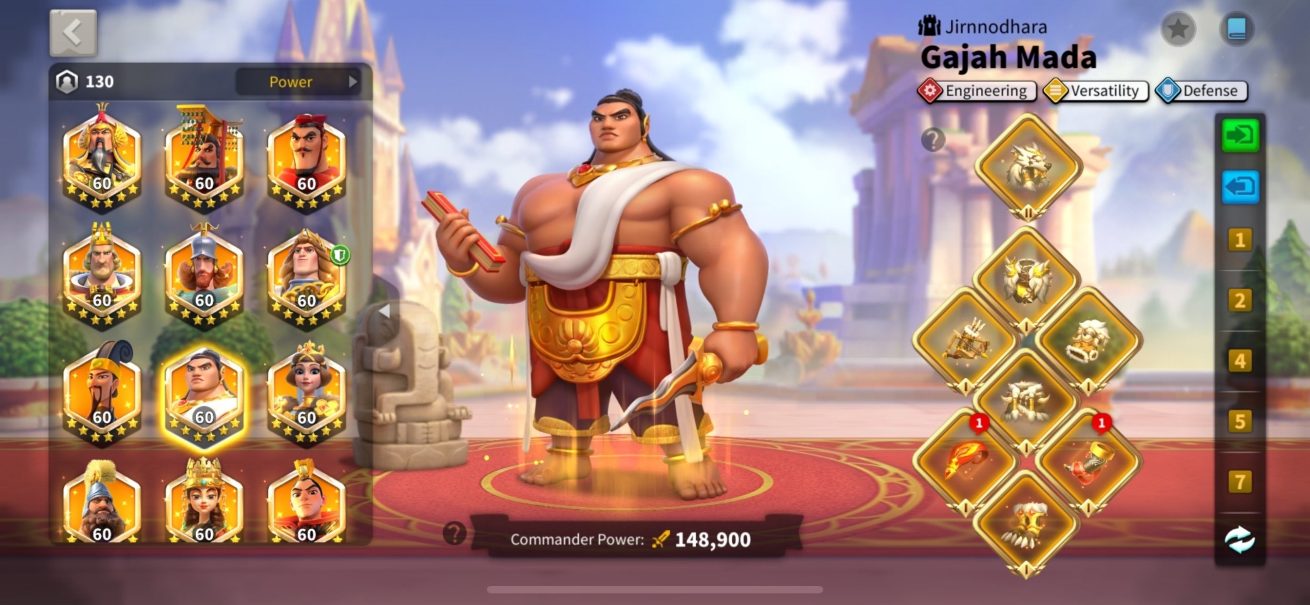
Task: Select equipment preset number 1
Action: coord(1240,240)
